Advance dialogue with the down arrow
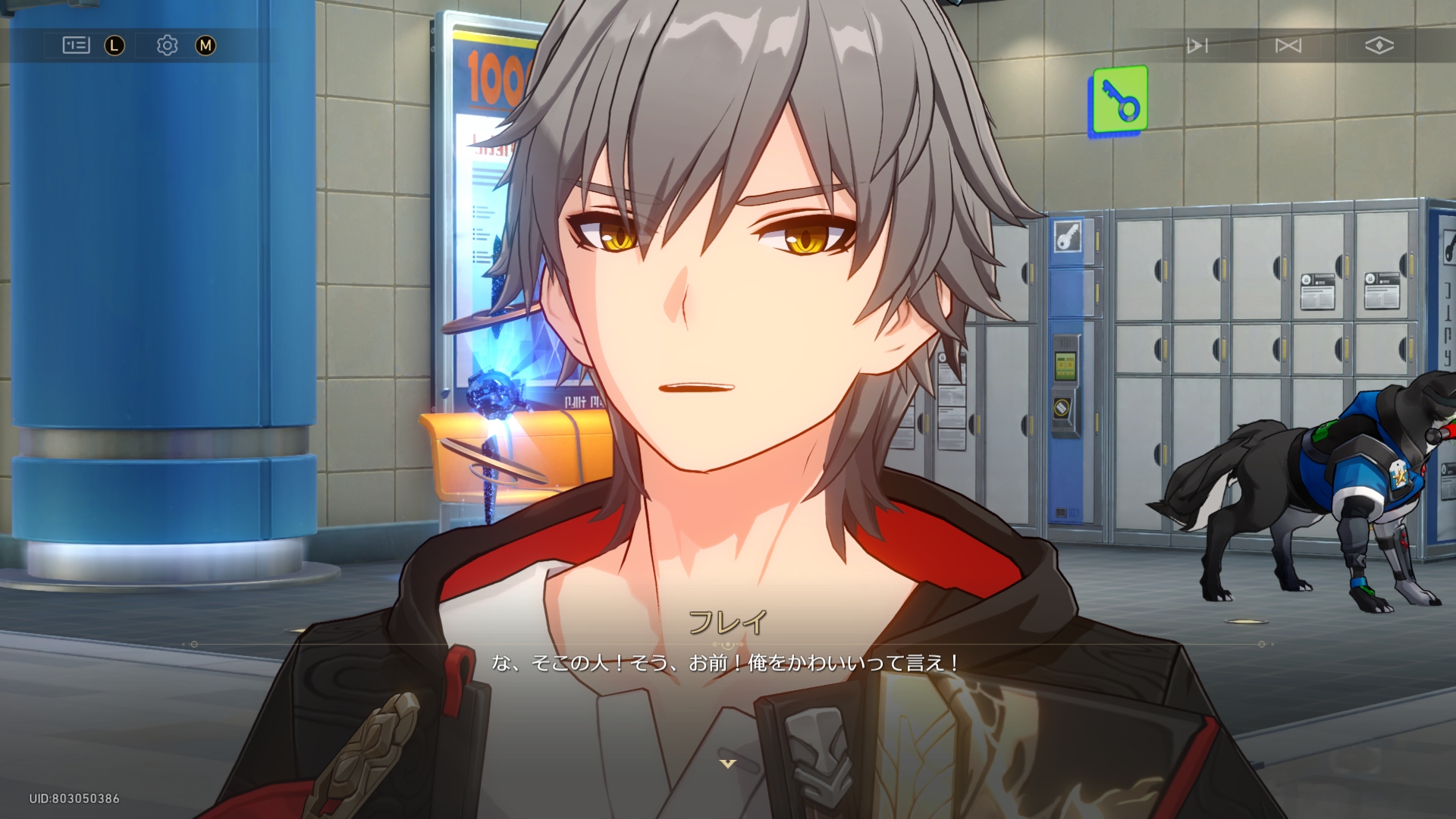The width and height of the screenshot is (1456, 819). tap(727, 764)
